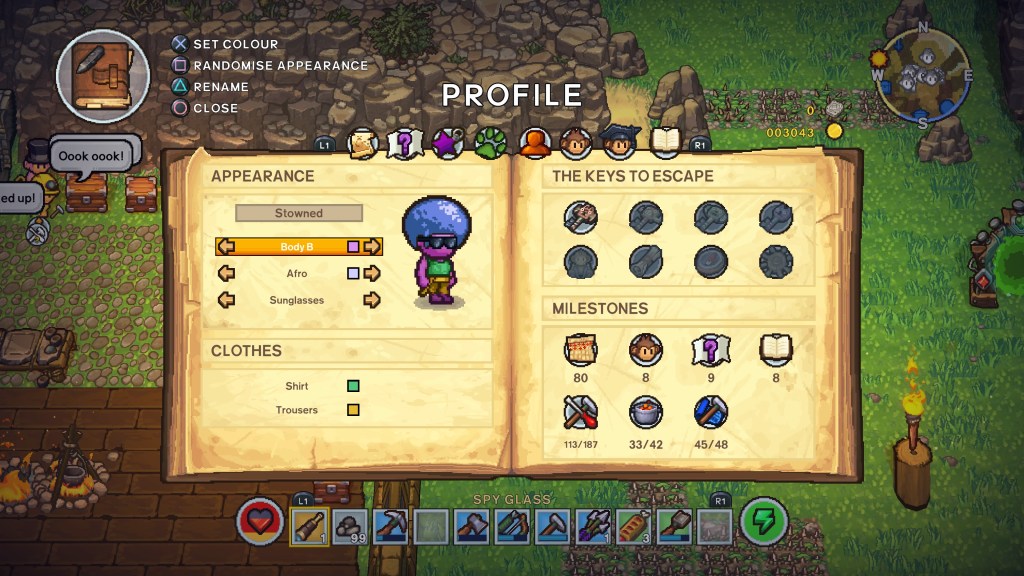Screen dimensions: 1024x576
Task: Select the yellow Trousers colour swatch
Action: pyautogui.click(x=352, y=410)
